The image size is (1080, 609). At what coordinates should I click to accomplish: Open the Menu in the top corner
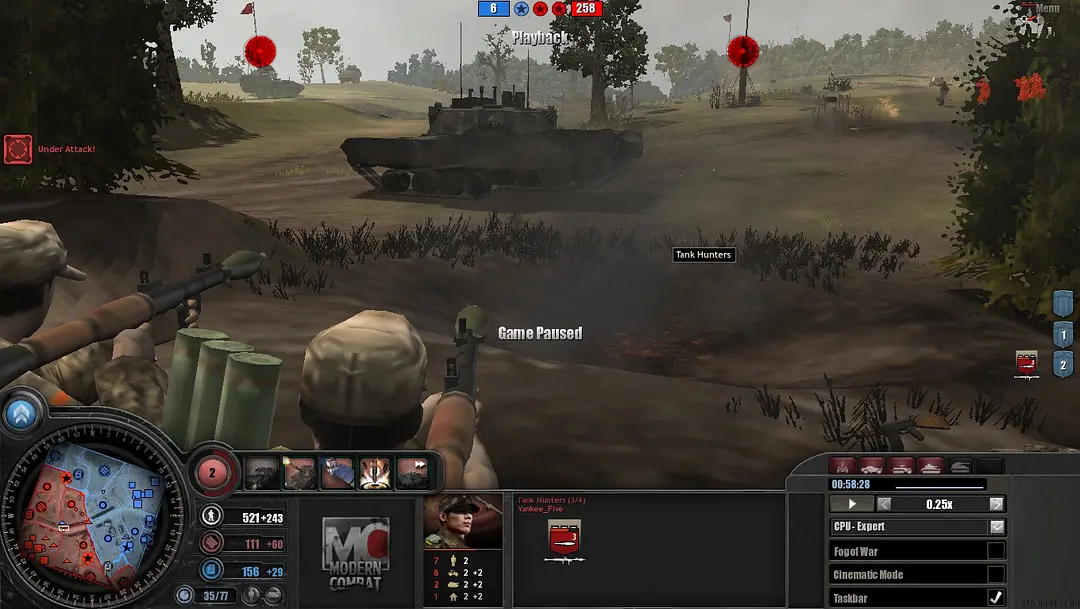point(1045,9)
